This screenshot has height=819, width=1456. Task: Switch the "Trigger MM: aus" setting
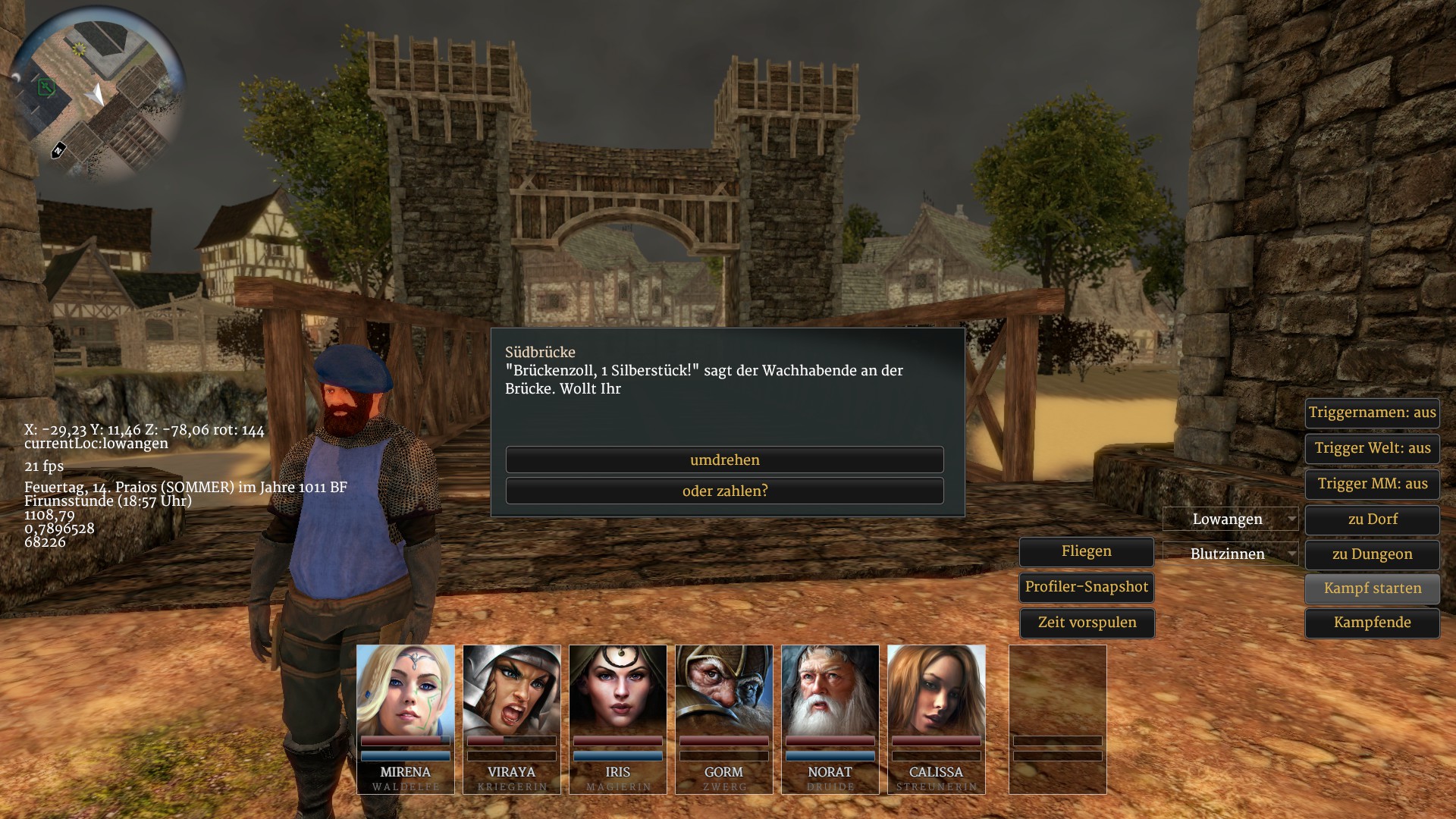(1372, 484)
